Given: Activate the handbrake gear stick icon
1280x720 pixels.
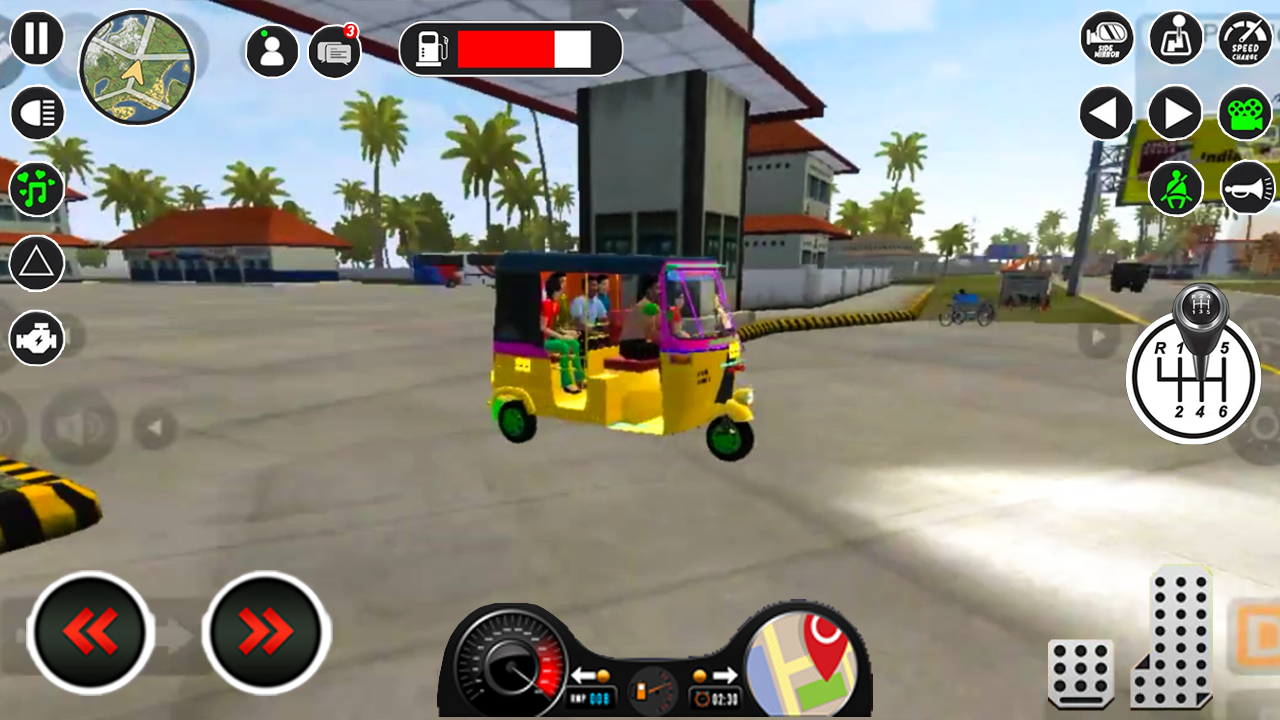Looking at the screenshot, I should click(x=1175, y=38).
